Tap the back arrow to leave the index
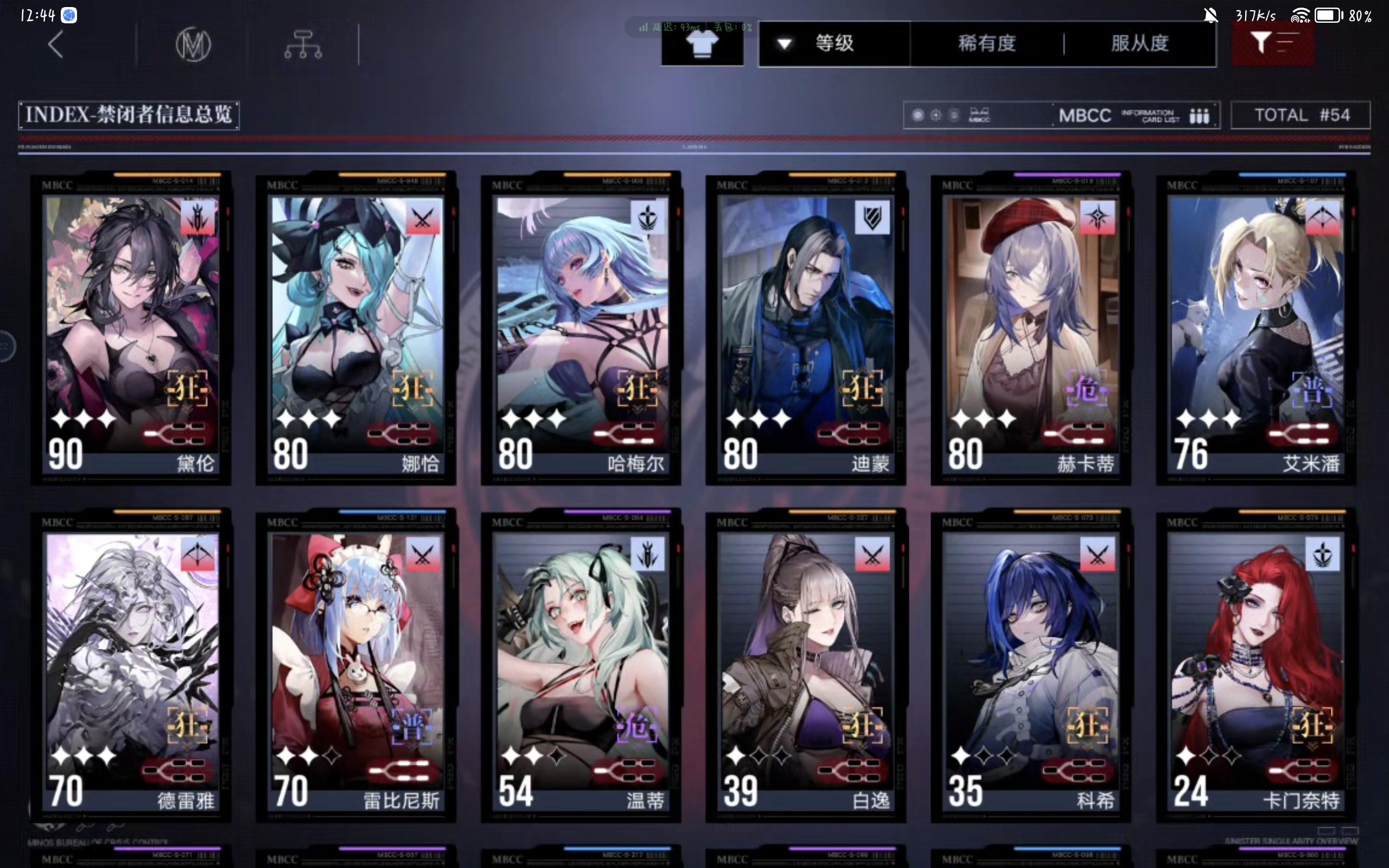 [56, 43]
